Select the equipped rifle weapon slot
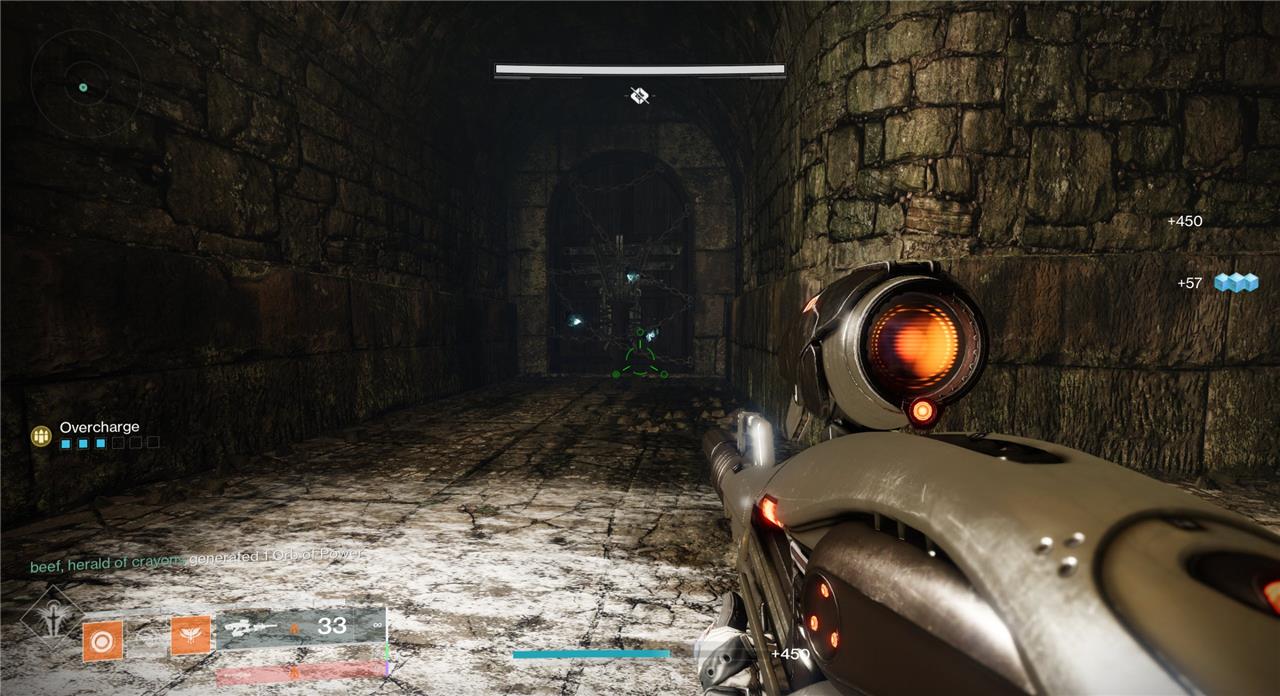Viewport: 1280px width, 696px height. click(300, 628)
